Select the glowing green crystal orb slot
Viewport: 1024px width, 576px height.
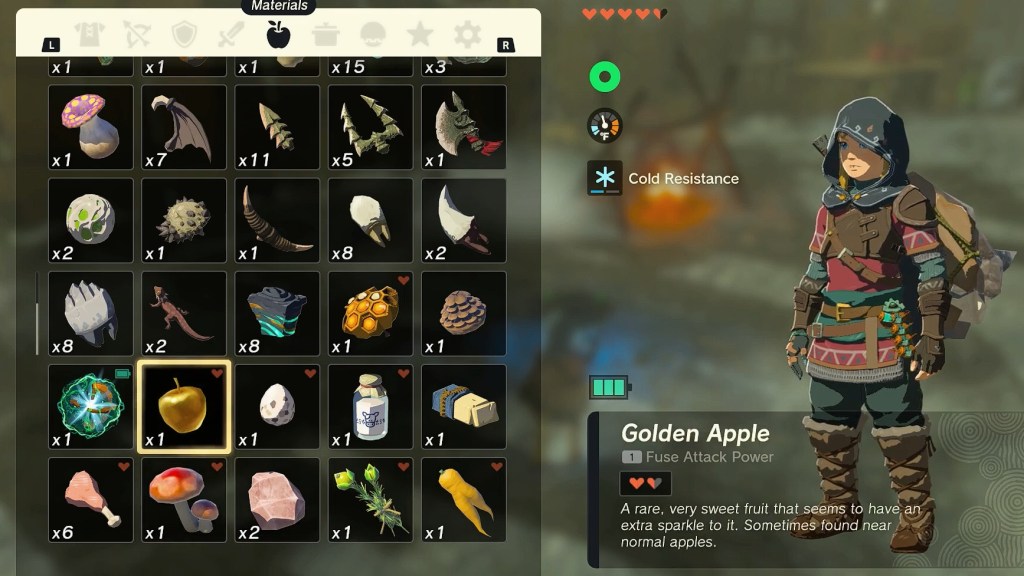click(91, 407)
